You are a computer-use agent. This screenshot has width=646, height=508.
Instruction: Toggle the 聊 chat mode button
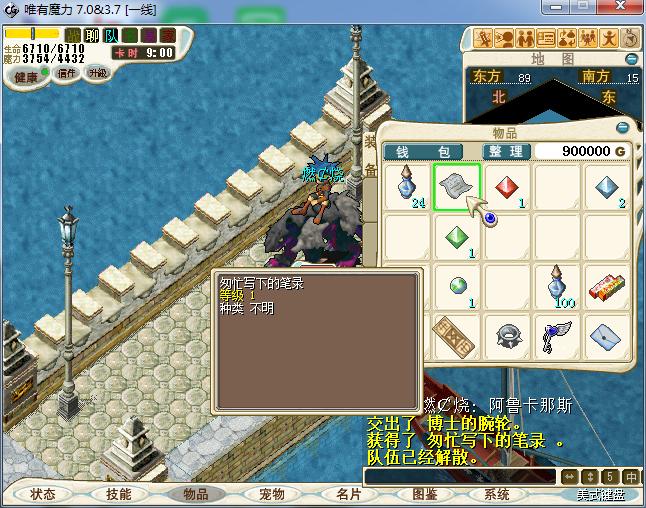click(92, 36)
